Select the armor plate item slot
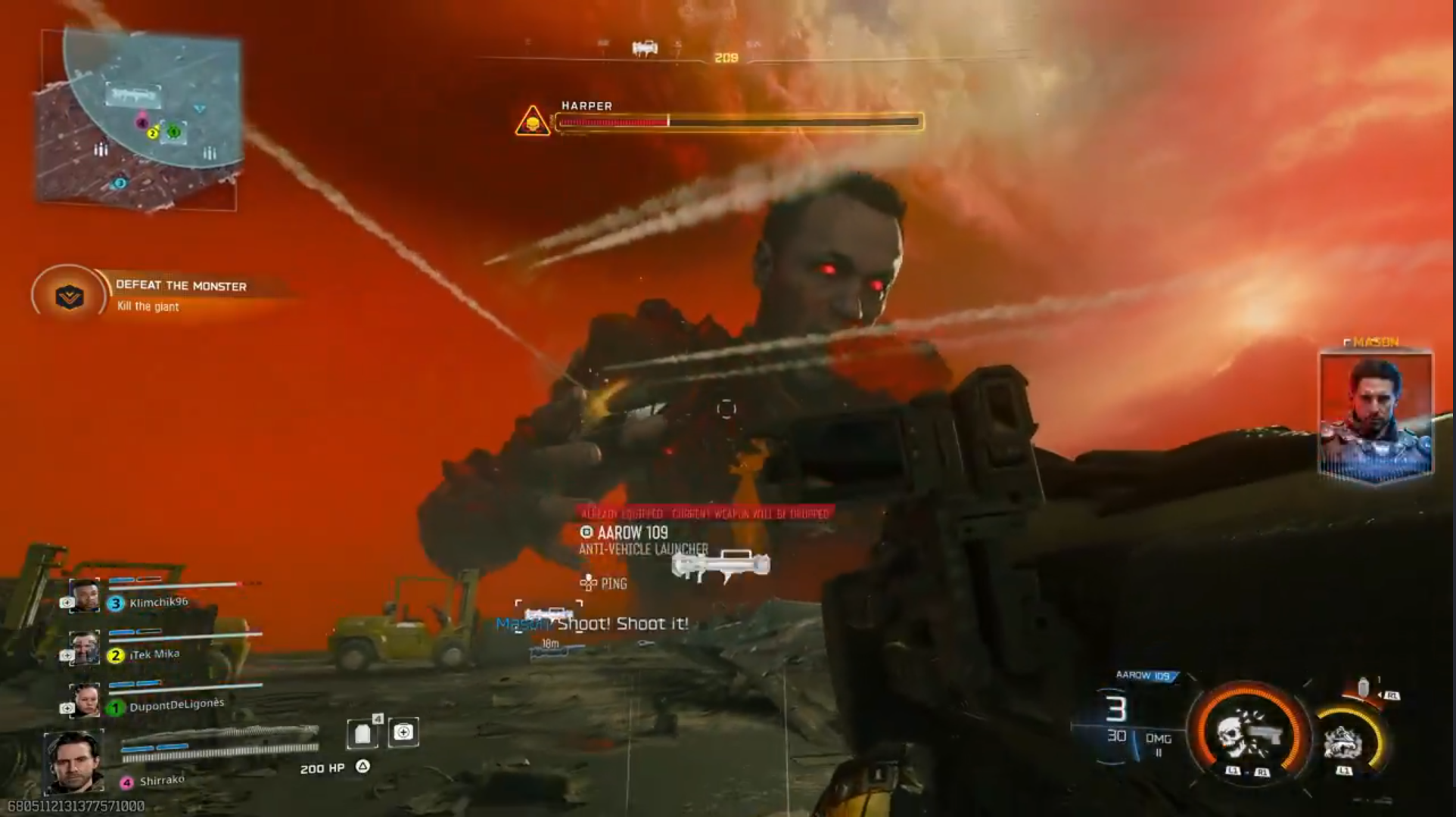This screenshot has height=817, width=1456. (363, 732)
